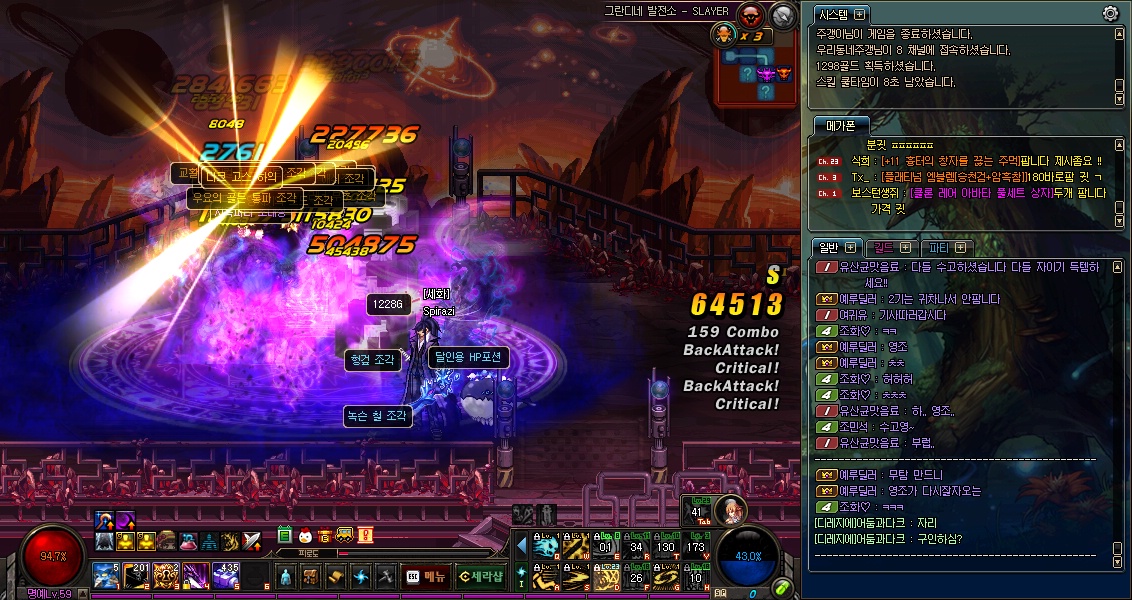Image resolution: width=1132 pixels, height=600 pixels.
Task: Open the 시스템 message tab
Action: (x=841, y=15)
